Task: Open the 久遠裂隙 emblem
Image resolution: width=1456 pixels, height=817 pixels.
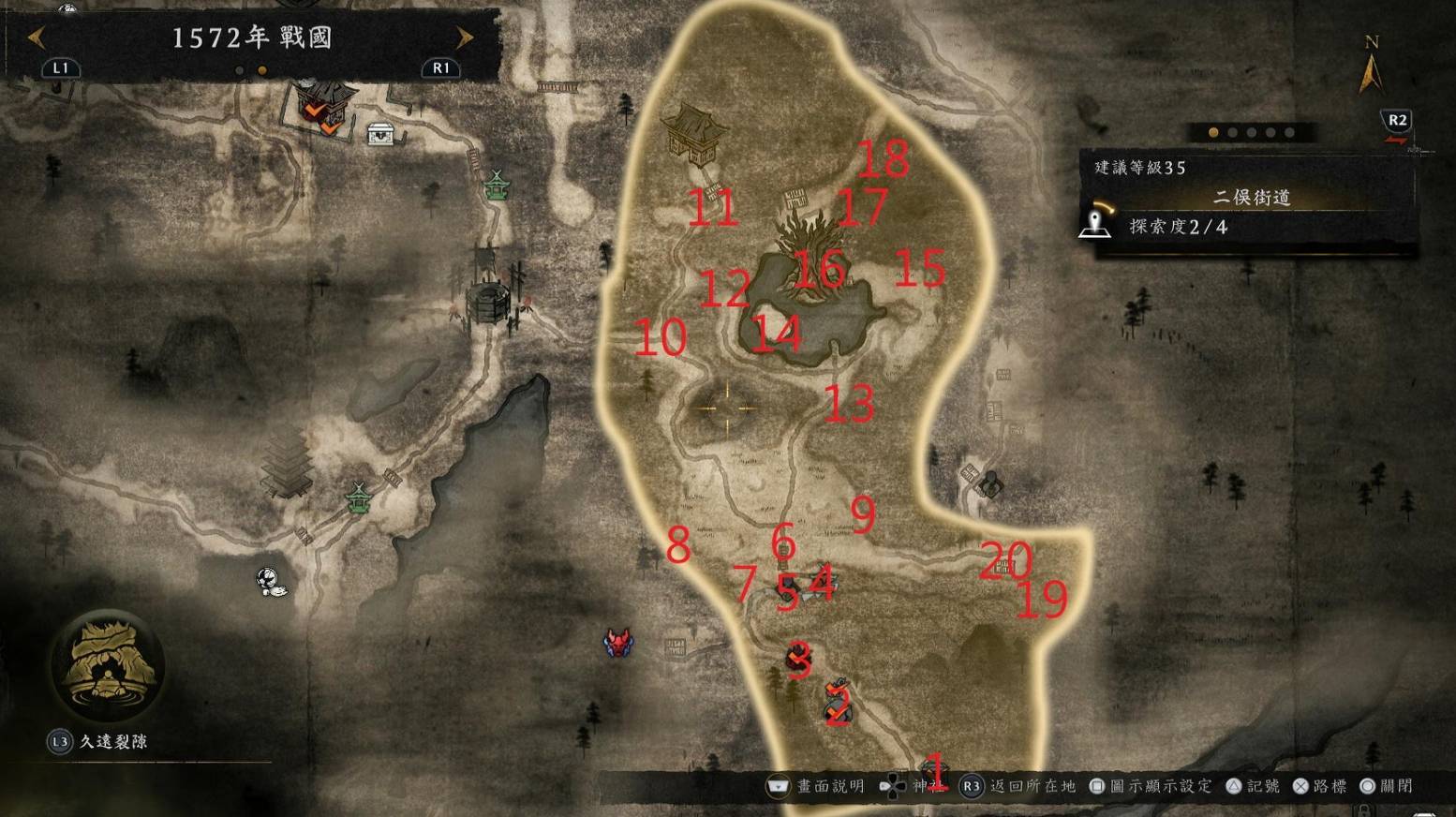Action: [x=110, y=663]
